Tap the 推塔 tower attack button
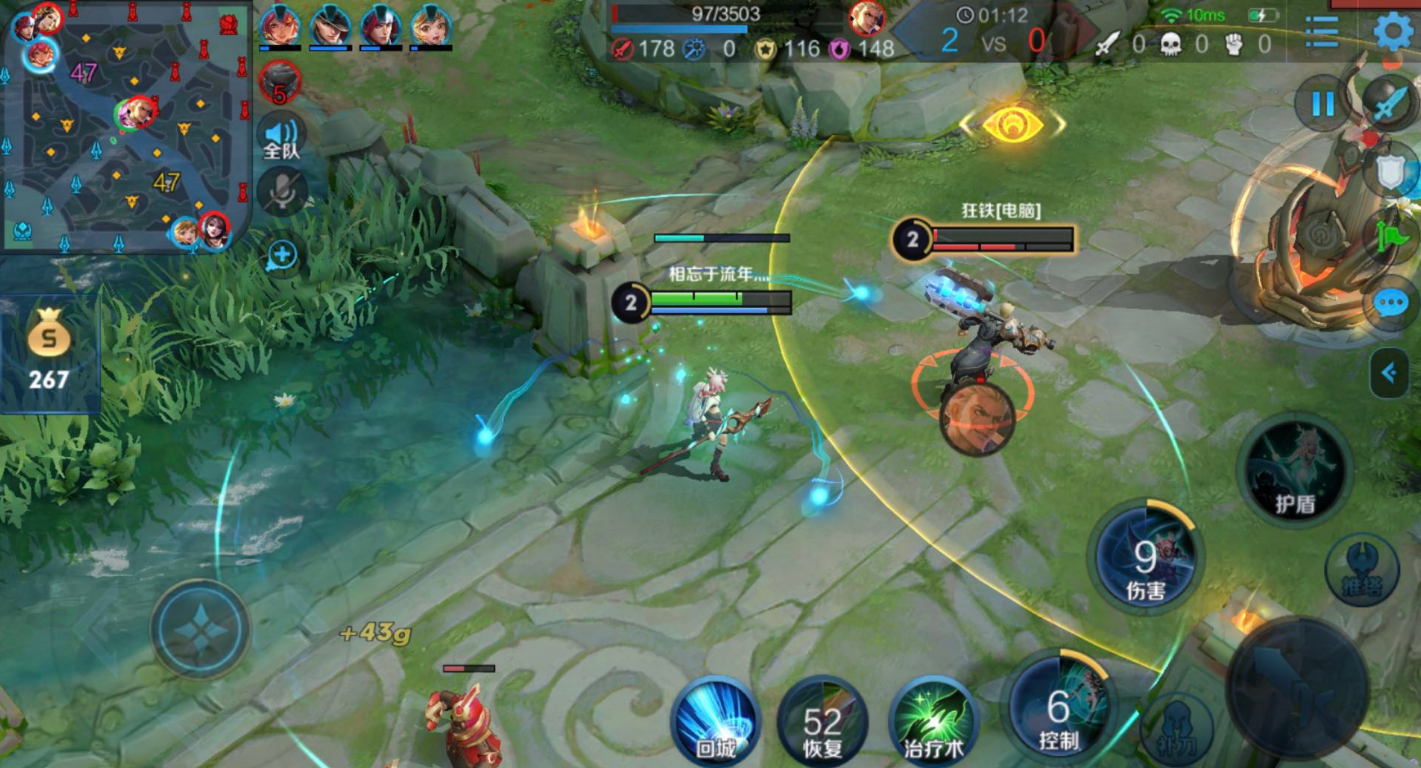 click(x=1361, y=570)
